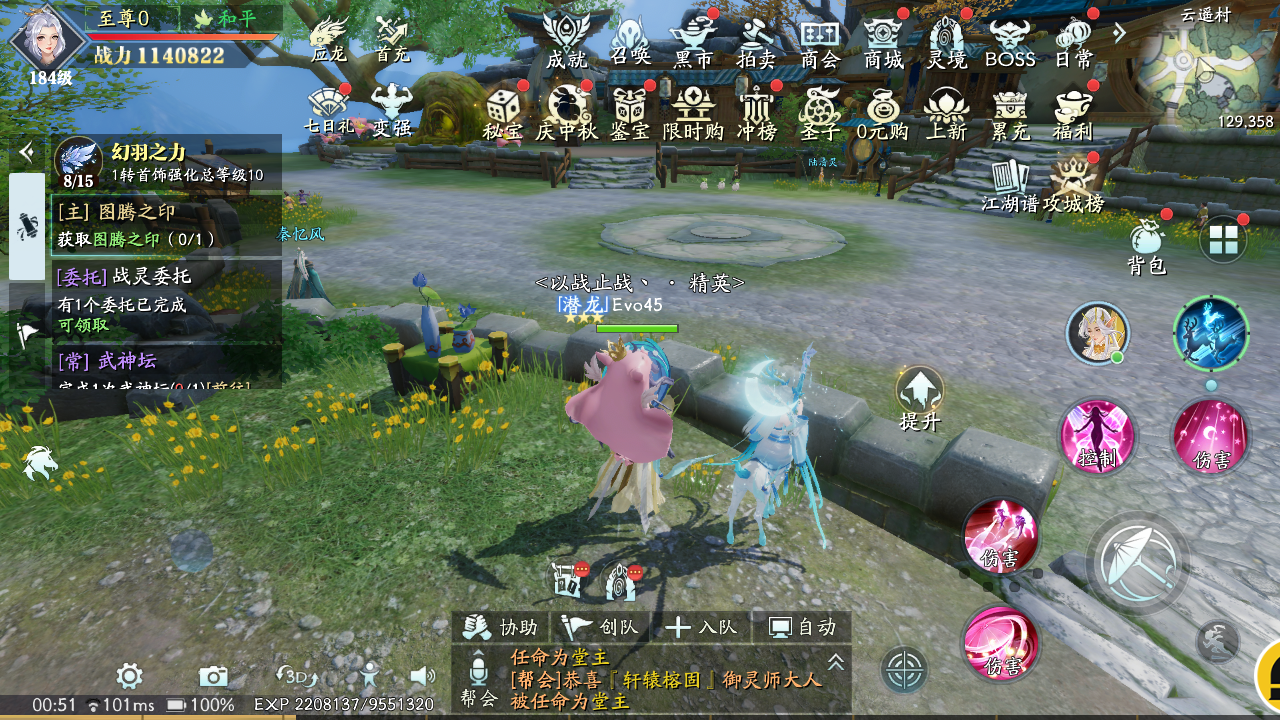Toggle 自动 auto-battle mode
Image resolution: width=1280 pixels, height=720 pixels.
[801, 627]
